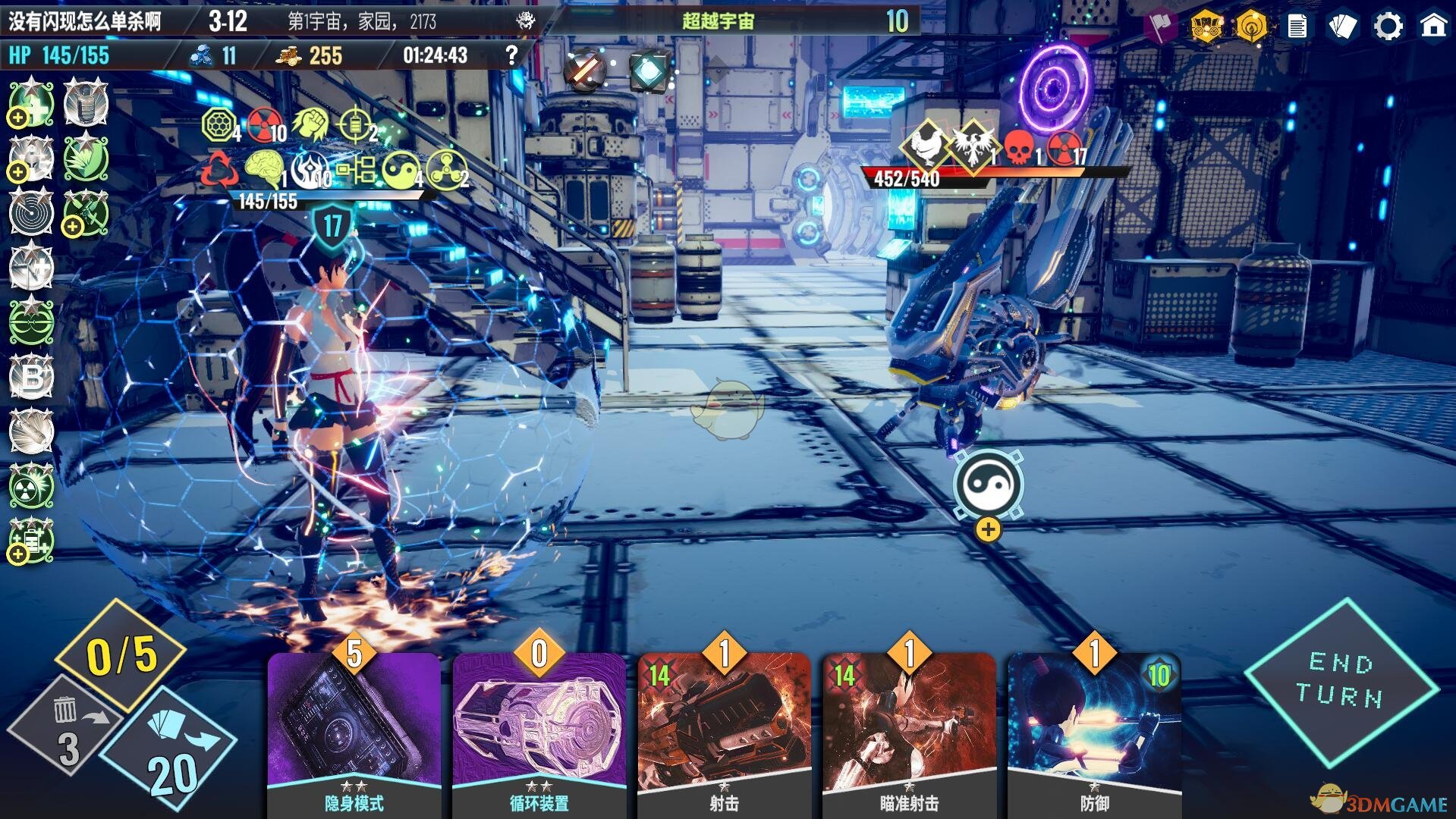Show the document log
The height and width of the screenshot is (819, 1456).
(x=1297, y=27)
